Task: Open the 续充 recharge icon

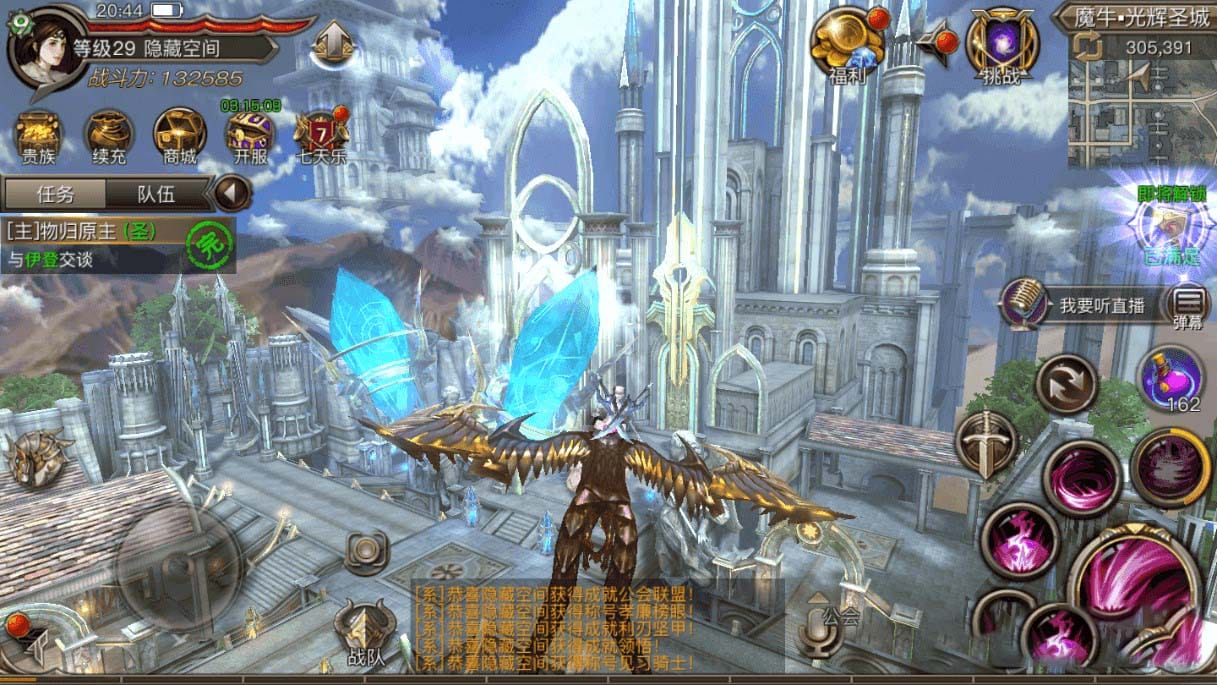Action: point(109,135)
